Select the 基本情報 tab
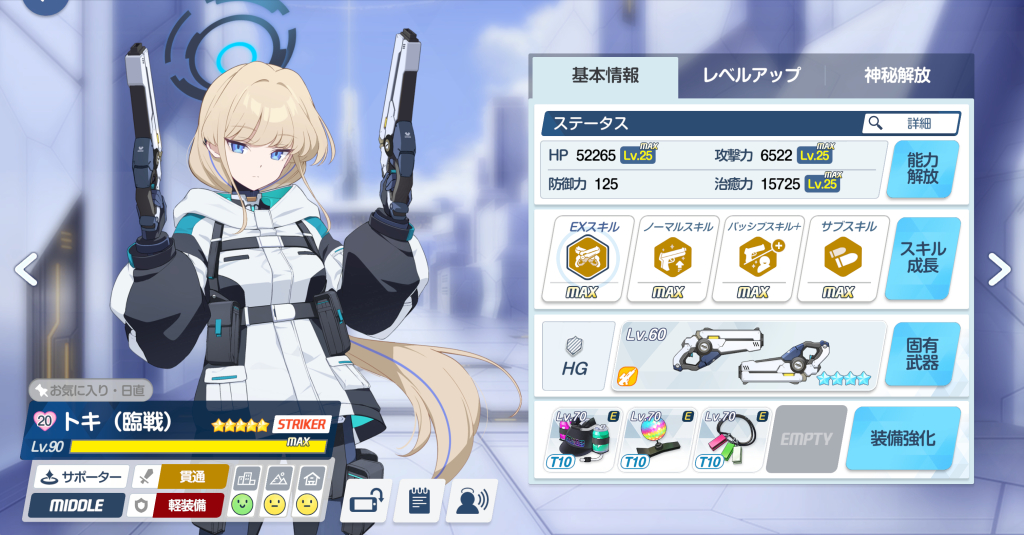This screenshot has width=1024, height=535. pos(605,76)
